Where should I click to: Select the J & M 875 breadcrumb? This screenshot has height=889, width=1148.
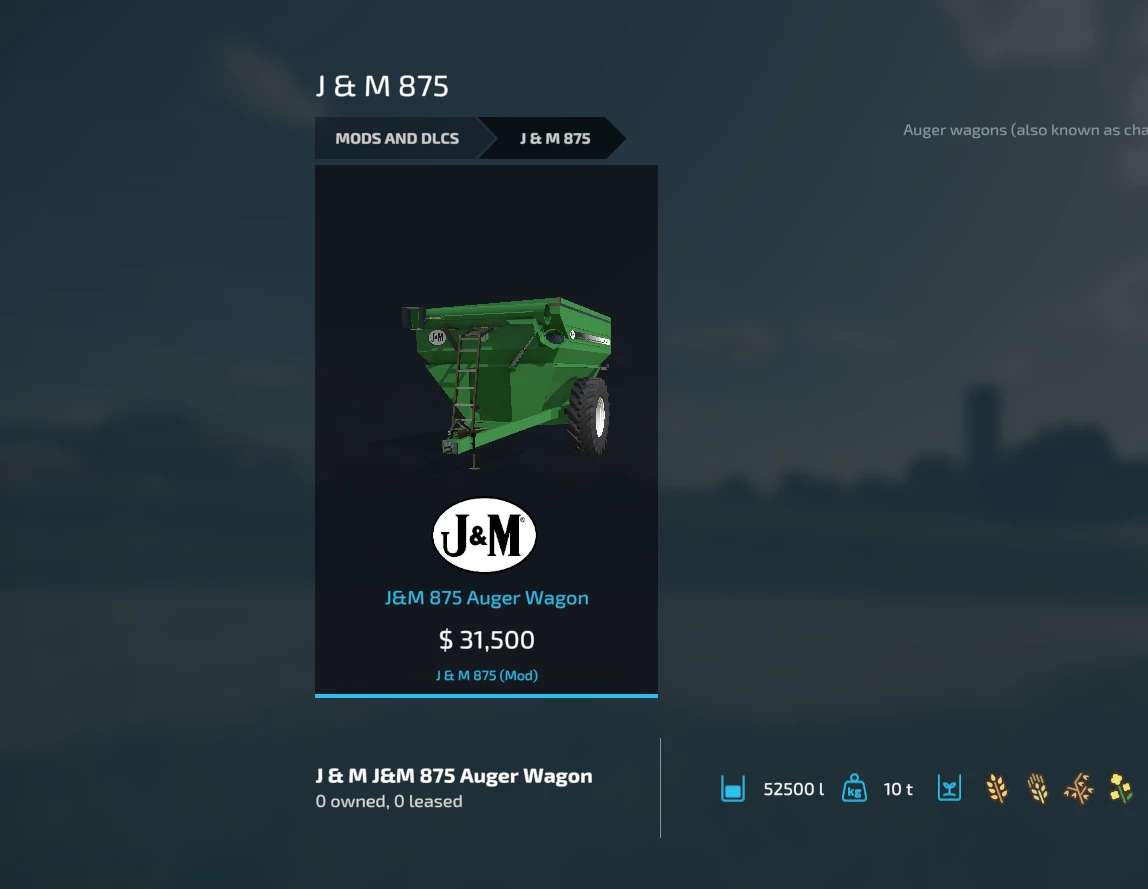555,139
